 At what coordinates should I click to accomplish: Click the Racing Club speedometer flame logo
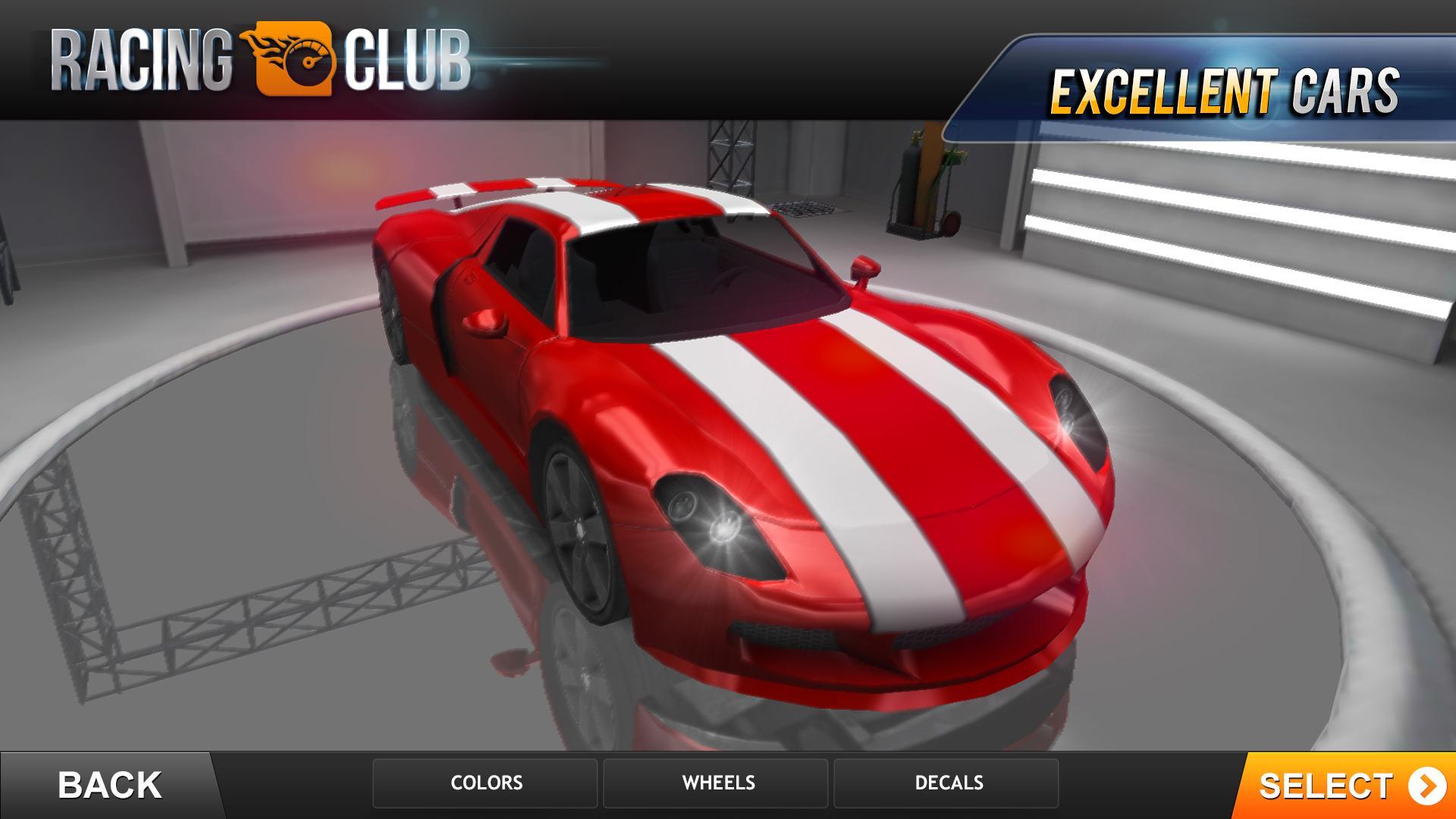[292, 59]
